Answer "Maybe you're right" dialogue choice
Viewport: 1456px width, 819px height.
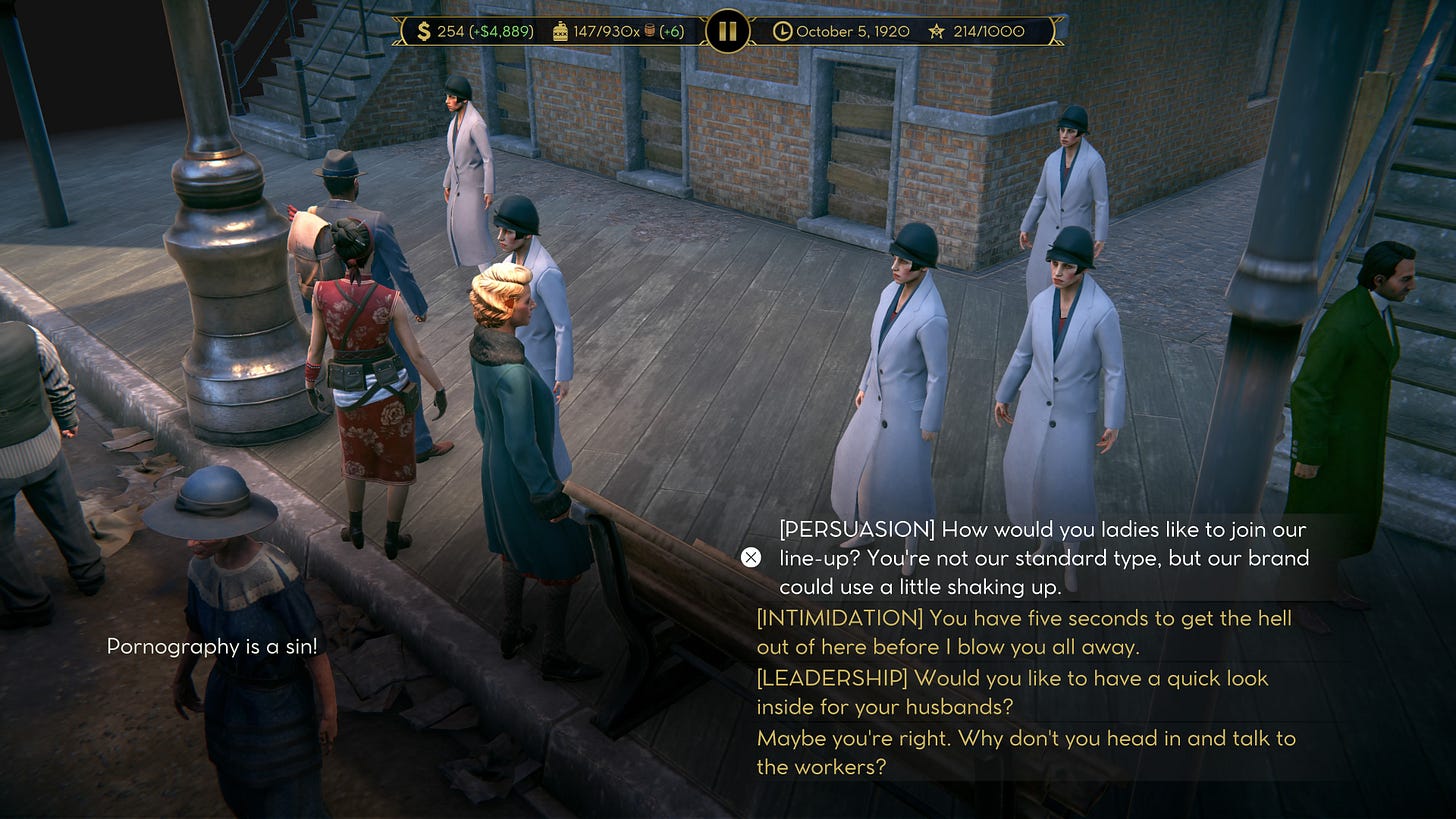coord(1025,752)
